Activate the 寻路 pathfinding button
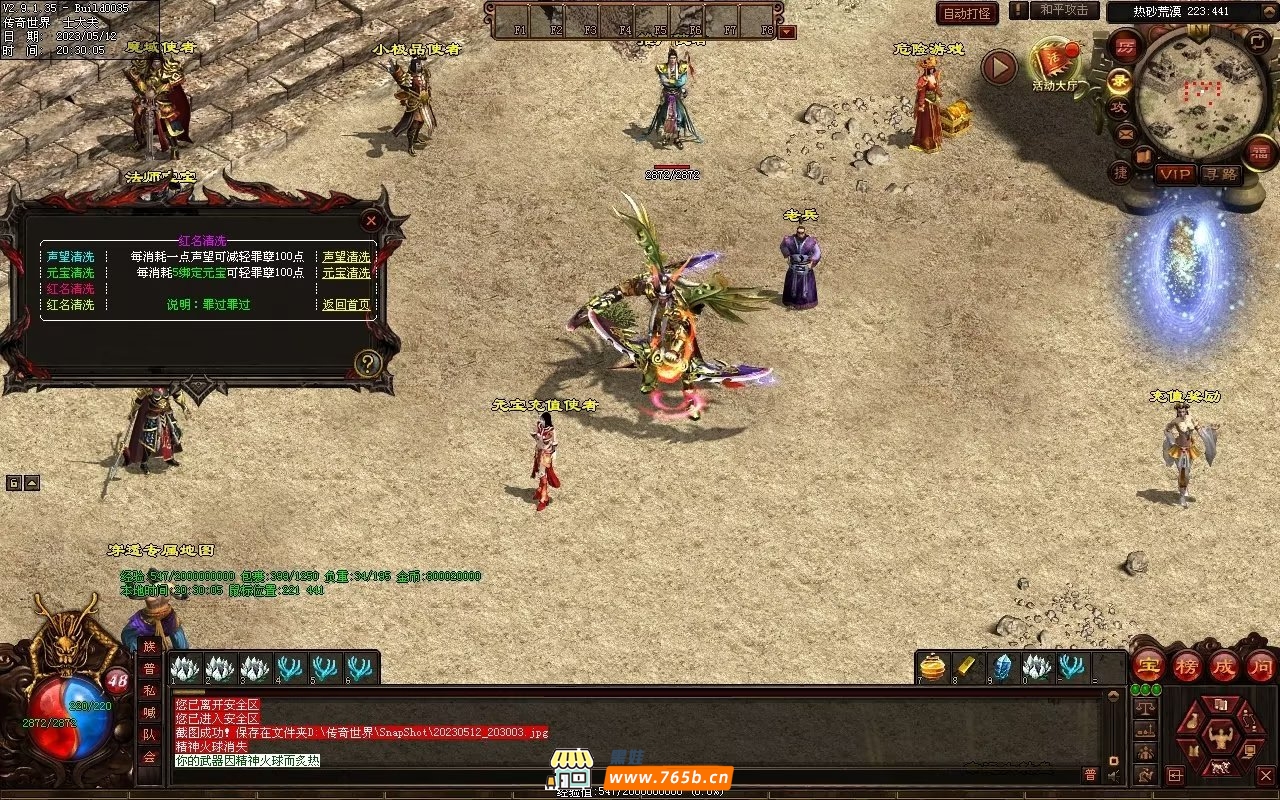 click(x=1219, y=174)
